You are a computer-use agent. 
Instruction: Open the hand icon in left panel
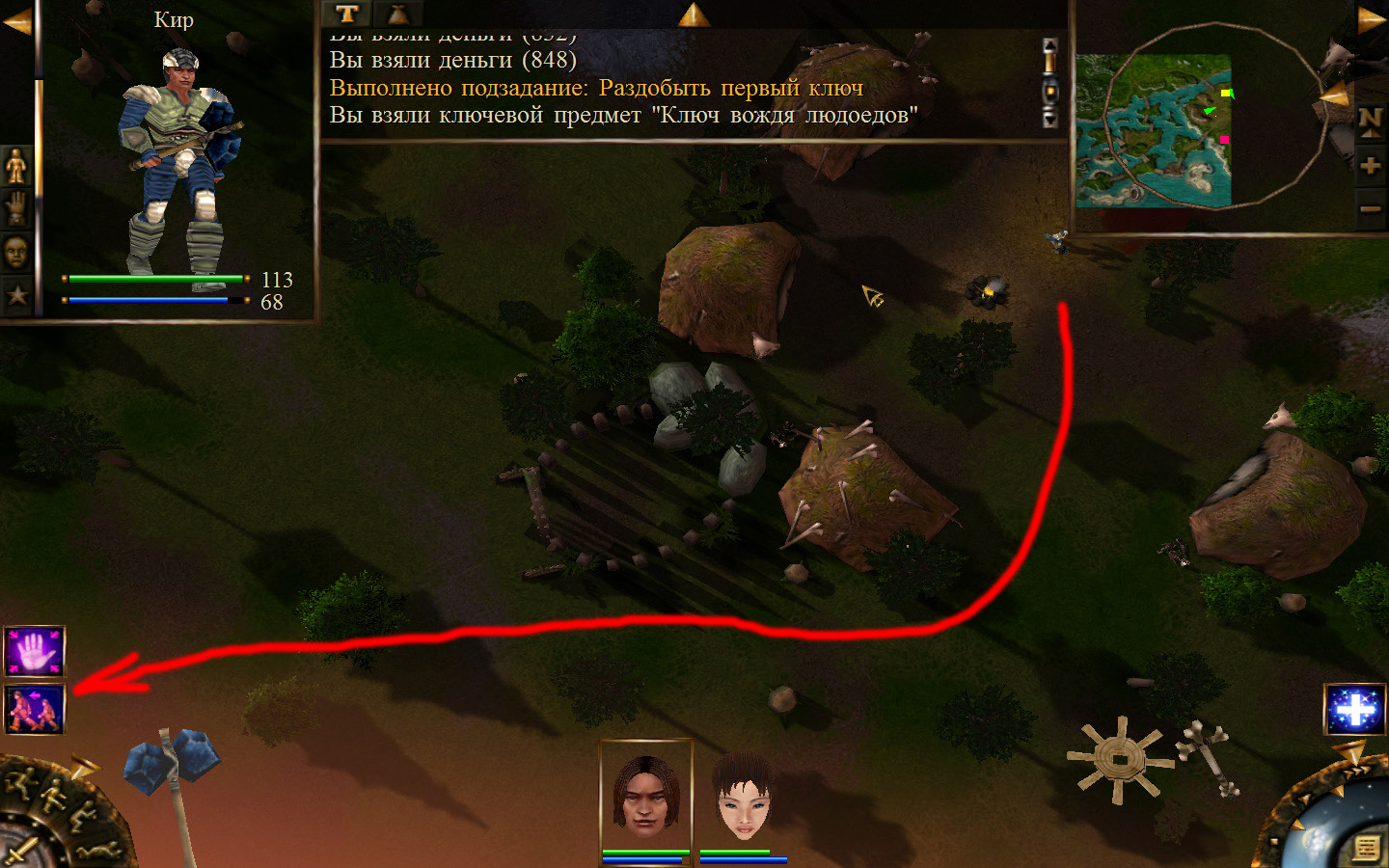click(16, 208)
